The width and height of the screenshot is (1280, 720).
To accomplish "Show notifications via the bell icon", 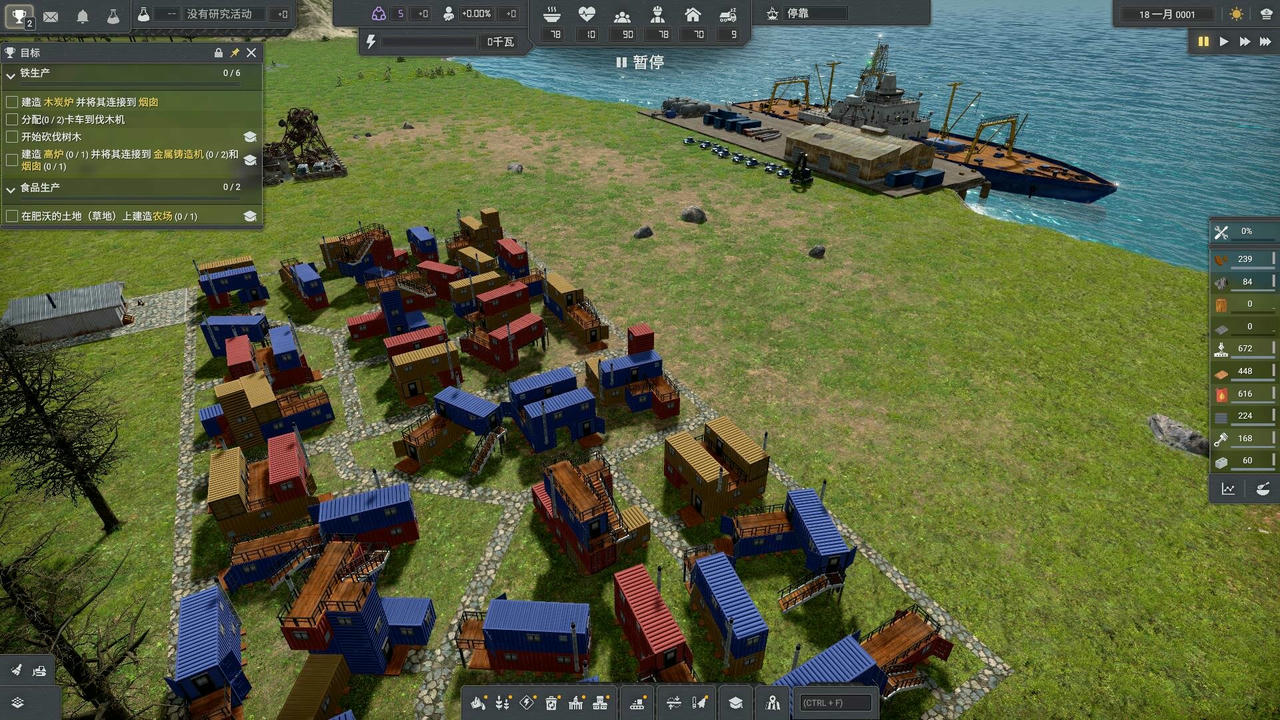I will coord(83,16).
